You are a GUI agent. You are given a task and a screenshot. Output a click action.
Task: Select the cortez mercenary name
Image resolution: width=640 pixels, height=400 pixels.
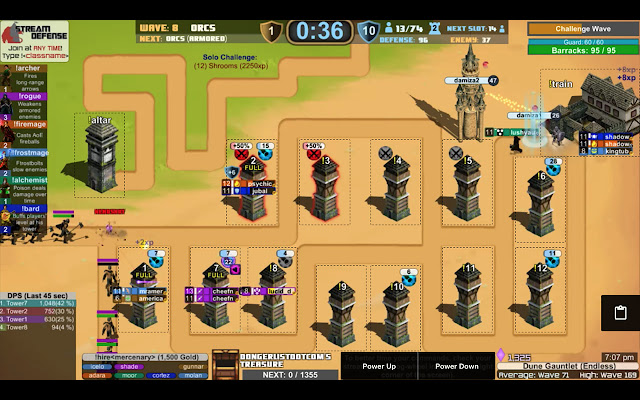[162, 375]
